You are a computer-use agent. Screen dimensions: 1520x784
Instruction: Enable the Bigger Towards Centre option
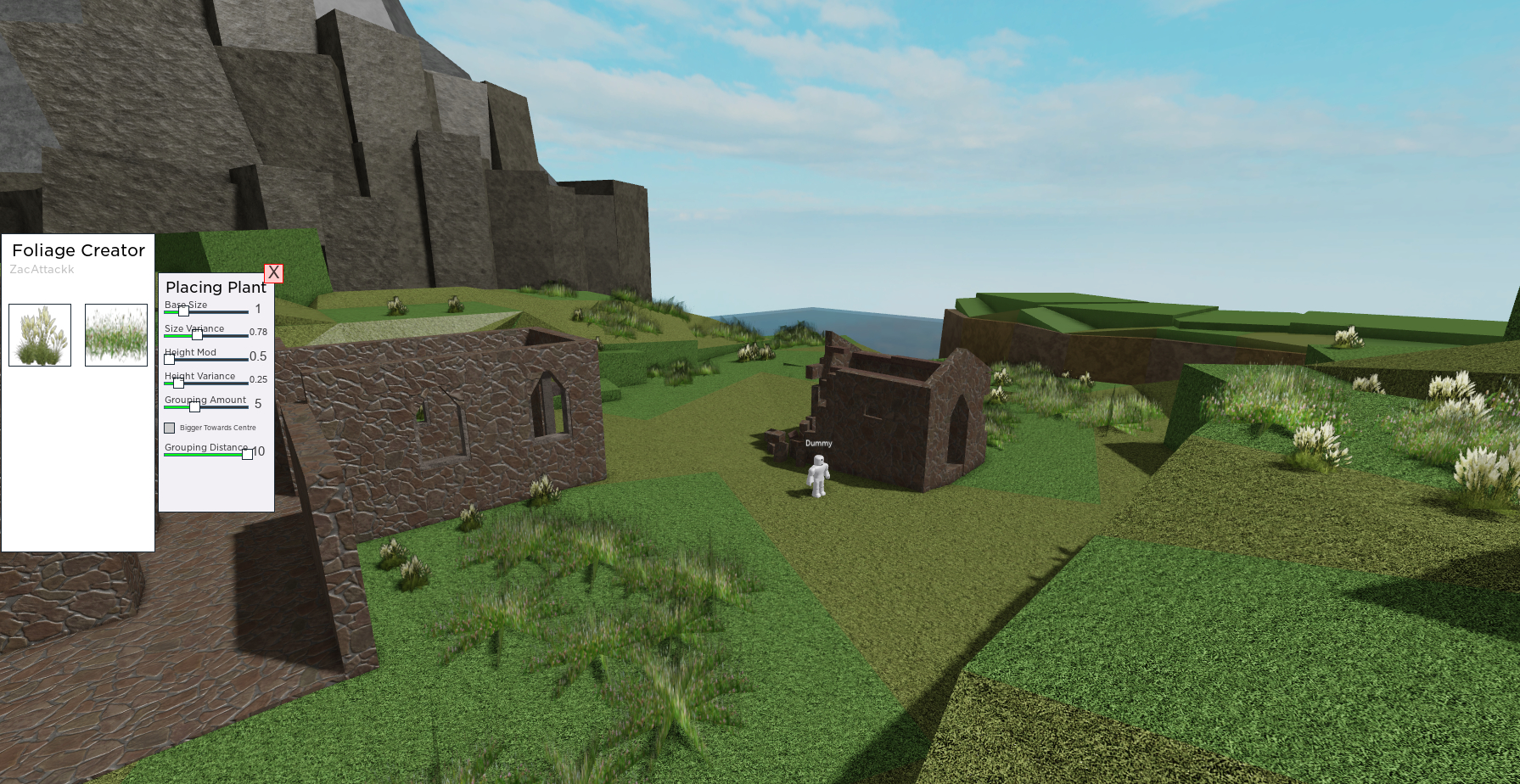point(169,428)
